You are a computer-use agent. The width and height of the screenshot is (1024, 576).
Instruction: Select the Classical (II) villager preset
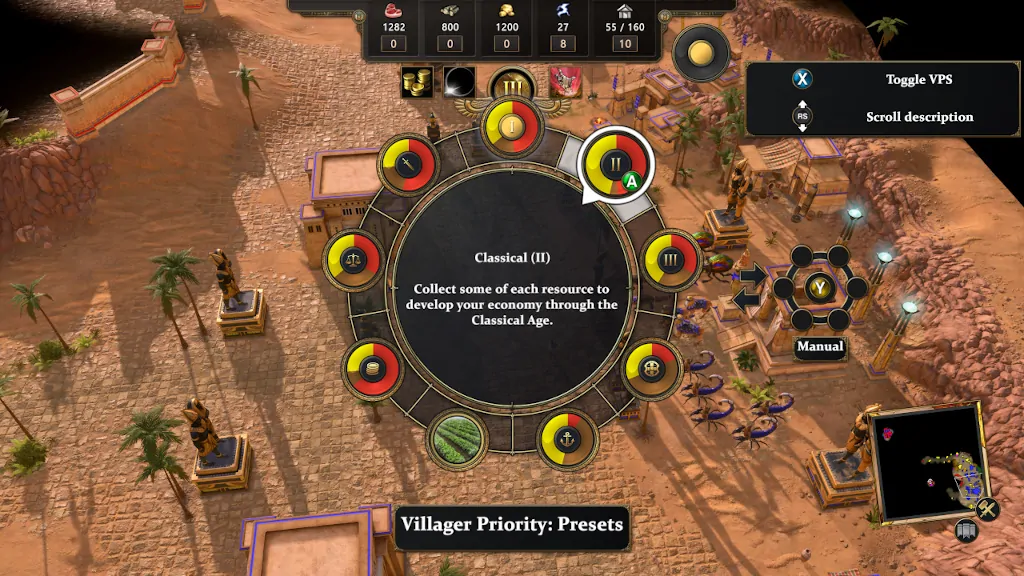[615, 164]
